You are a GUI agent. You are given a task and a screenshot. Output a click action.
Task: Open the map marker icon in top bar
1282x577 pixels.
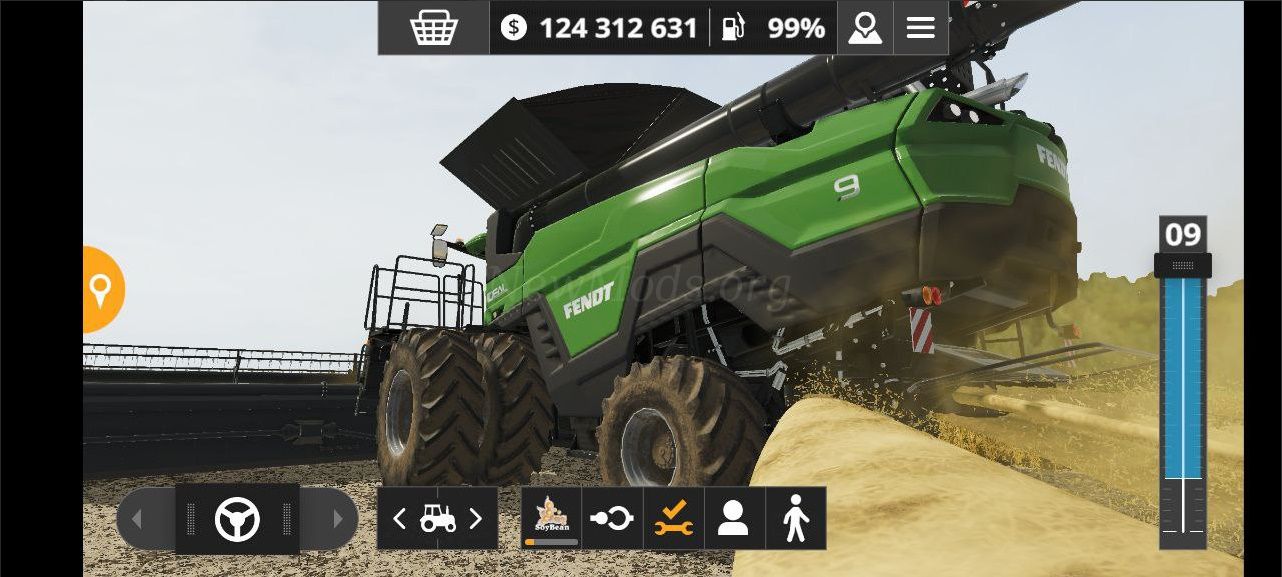coord(865,28)
